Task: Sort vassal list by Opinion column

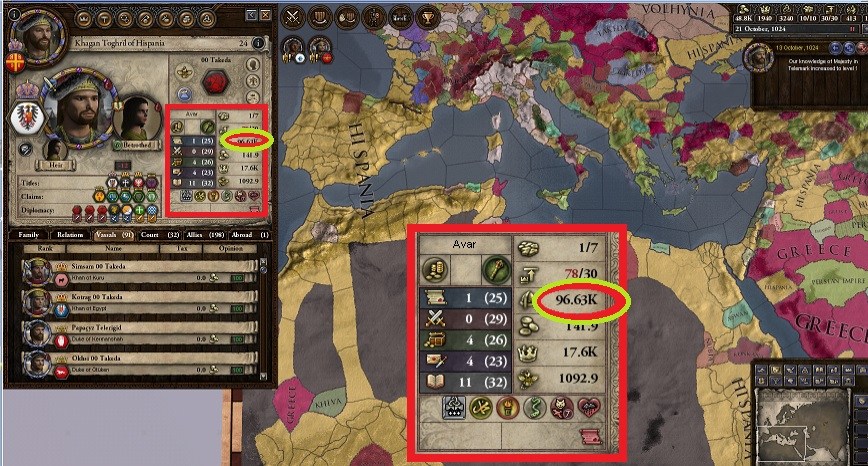Action: coord(232,249)
